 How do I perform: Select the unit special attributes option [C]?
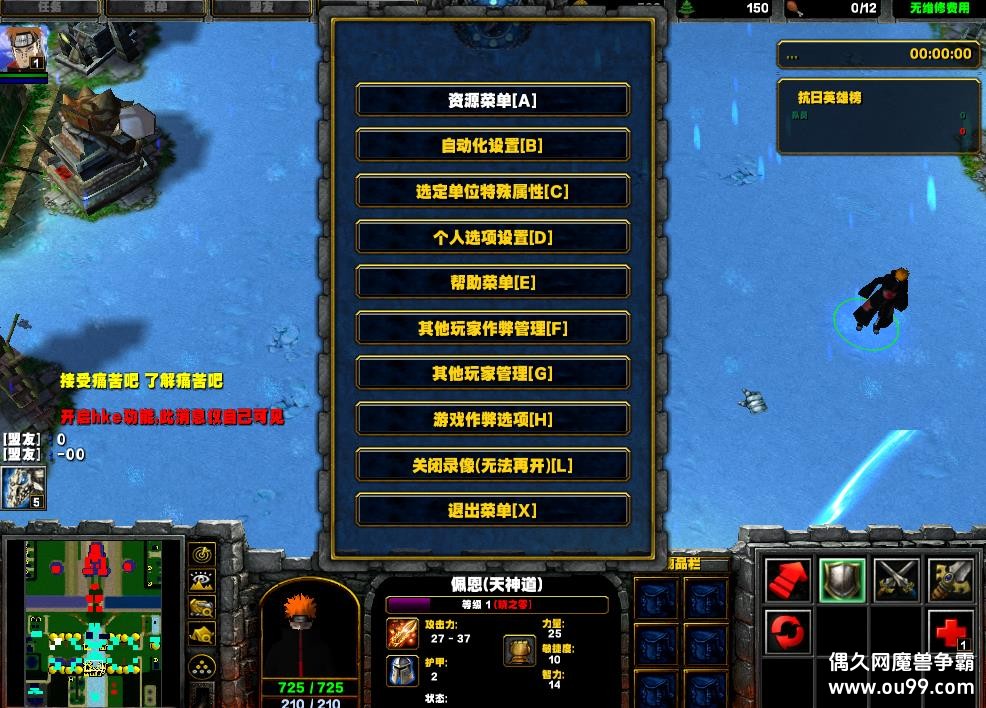click(x=492, y=191)
